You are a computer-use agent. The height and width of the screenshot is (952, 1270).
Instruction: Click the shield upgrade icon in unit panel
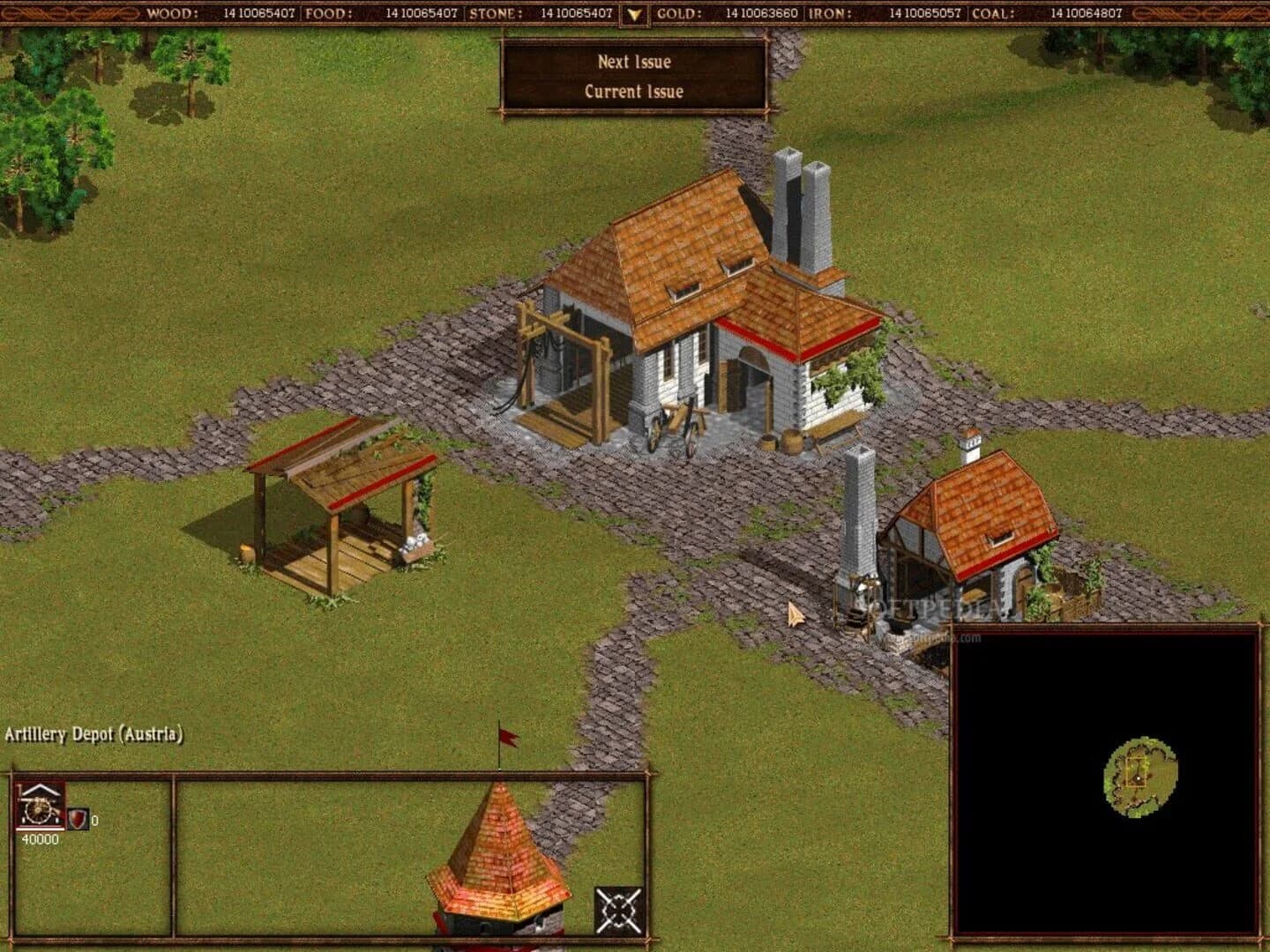pos(76,820)
